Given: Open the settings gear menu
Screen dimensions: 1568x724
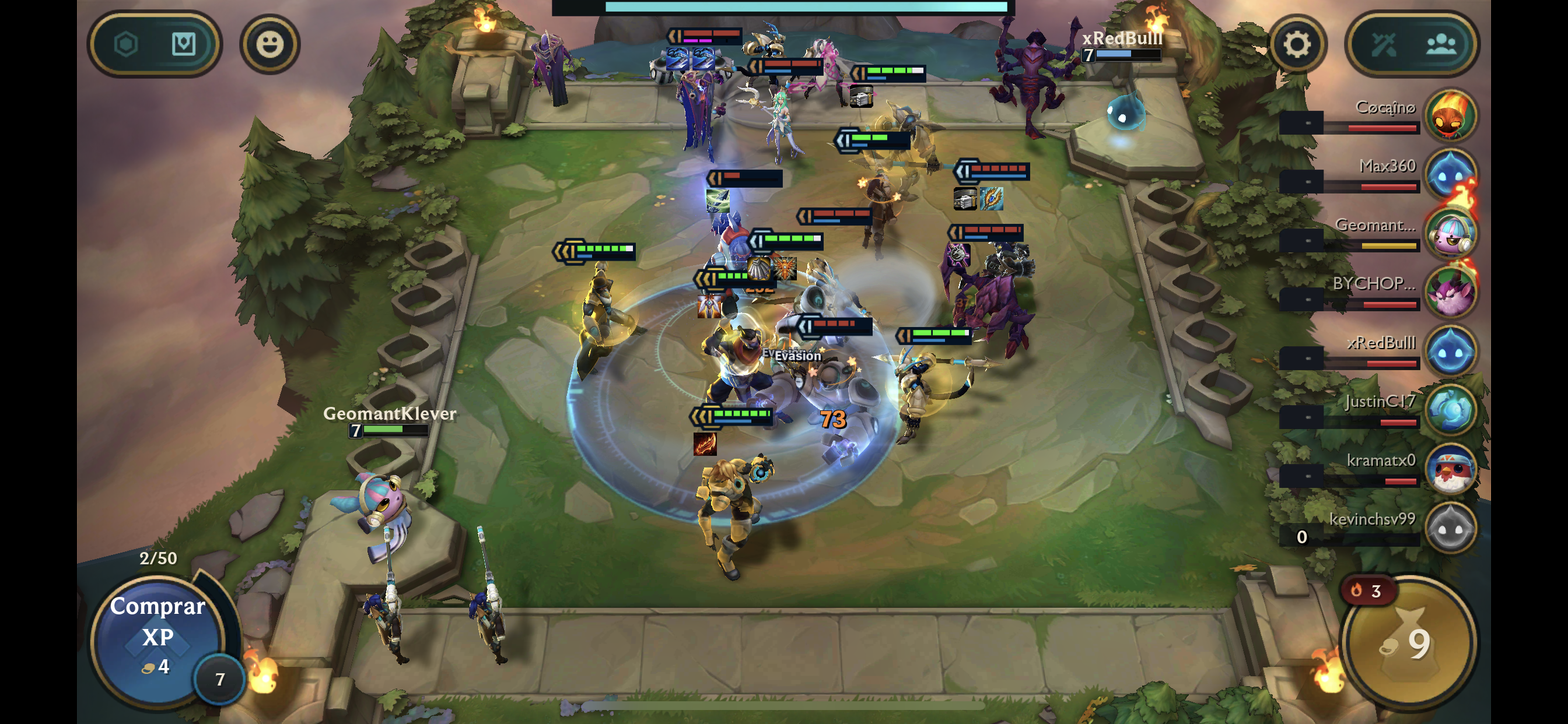Looking at the screenshot, I should tap(1297, 44).
